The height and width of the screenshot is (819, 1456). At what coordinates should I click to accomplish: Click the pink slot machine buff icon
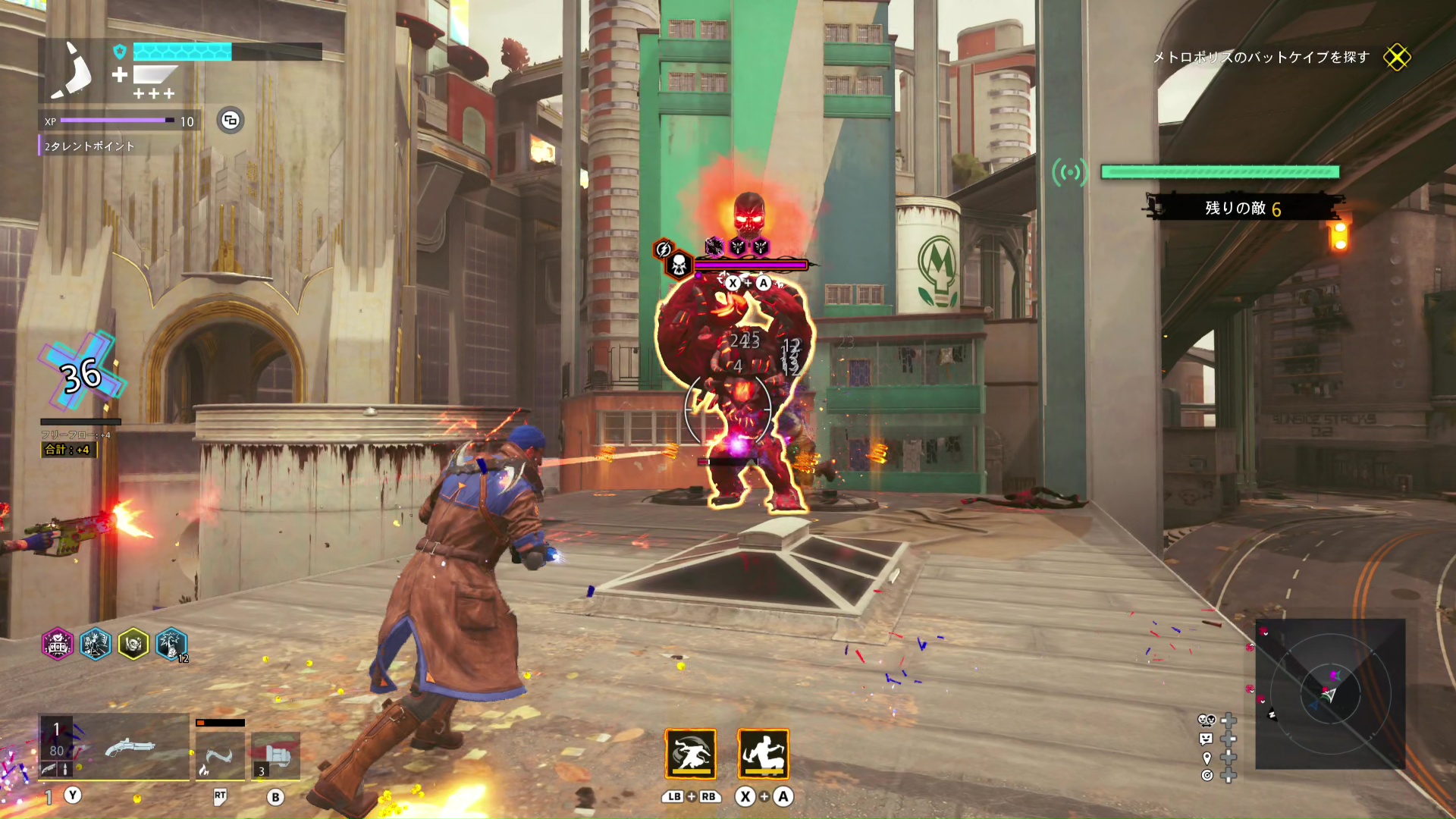[58, 645]
